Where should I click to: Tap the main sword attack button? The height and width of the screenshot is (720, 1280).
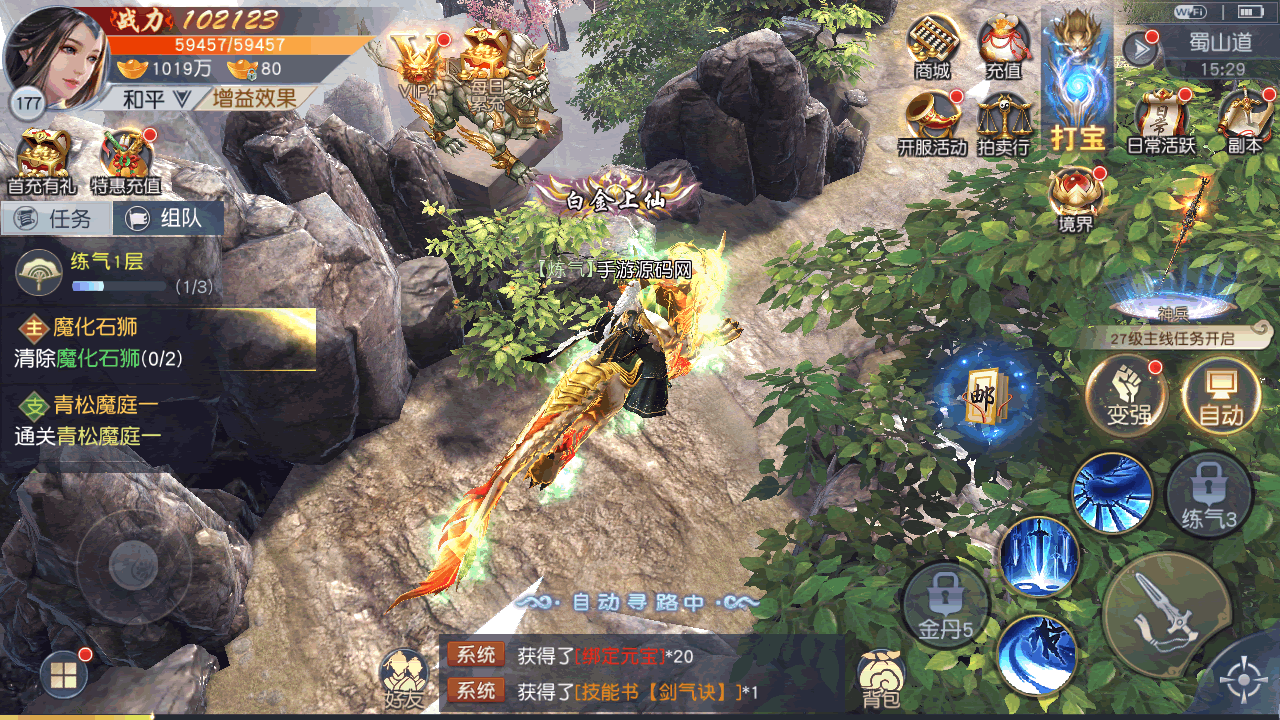(x=1165, y=614)
